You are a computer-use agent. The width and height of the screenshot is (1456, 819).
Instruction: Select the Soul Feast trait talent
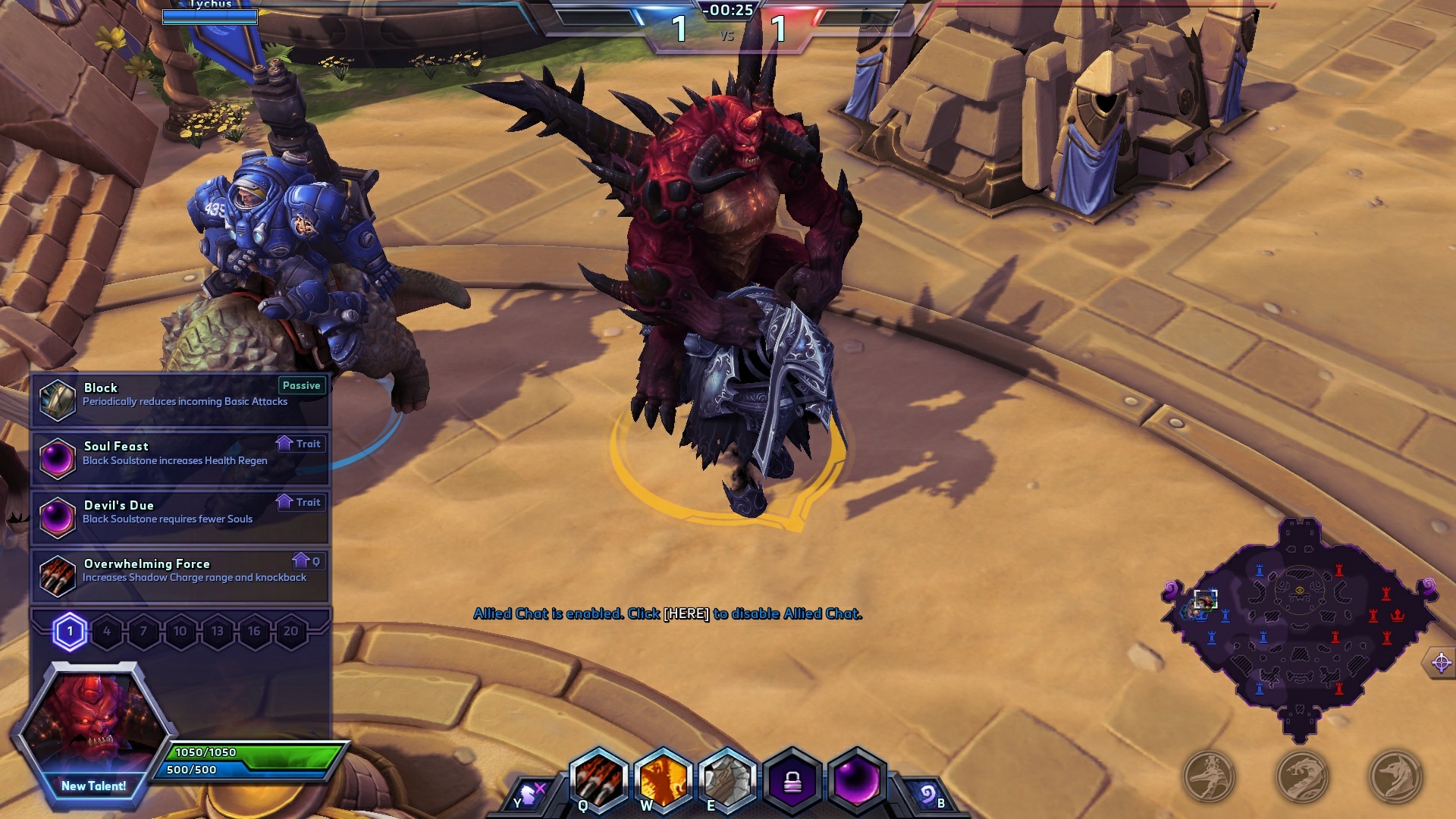(180, 457)
